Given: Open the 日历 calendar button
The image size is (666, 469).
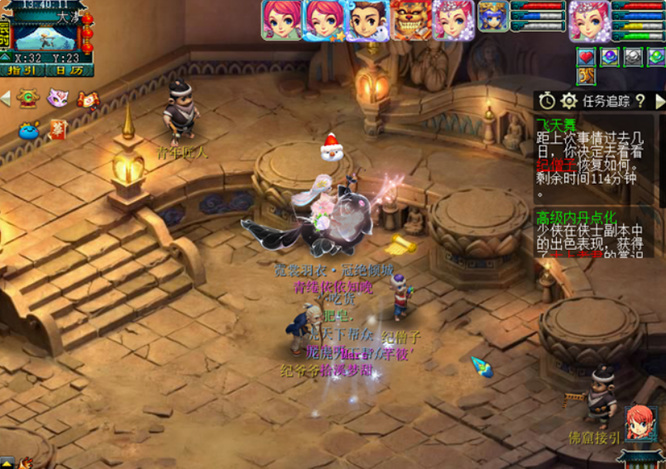Looking at the screenshot, I should tap(69, 70).
